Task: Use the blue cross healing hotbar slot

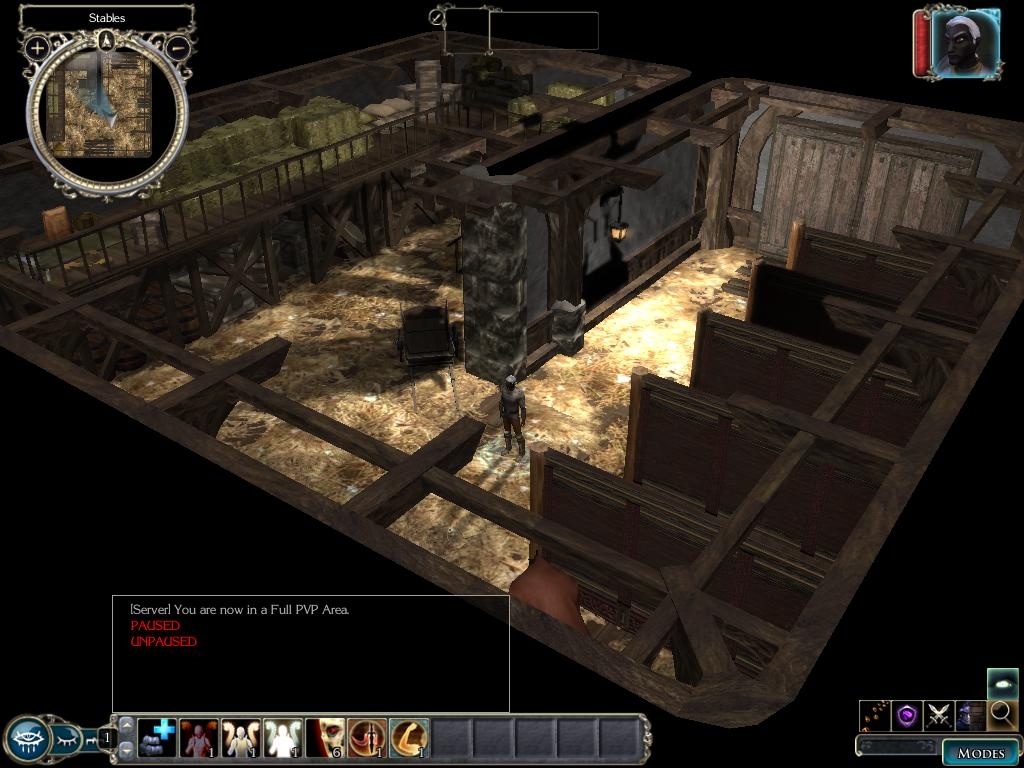Action: (x=157, y=738)
